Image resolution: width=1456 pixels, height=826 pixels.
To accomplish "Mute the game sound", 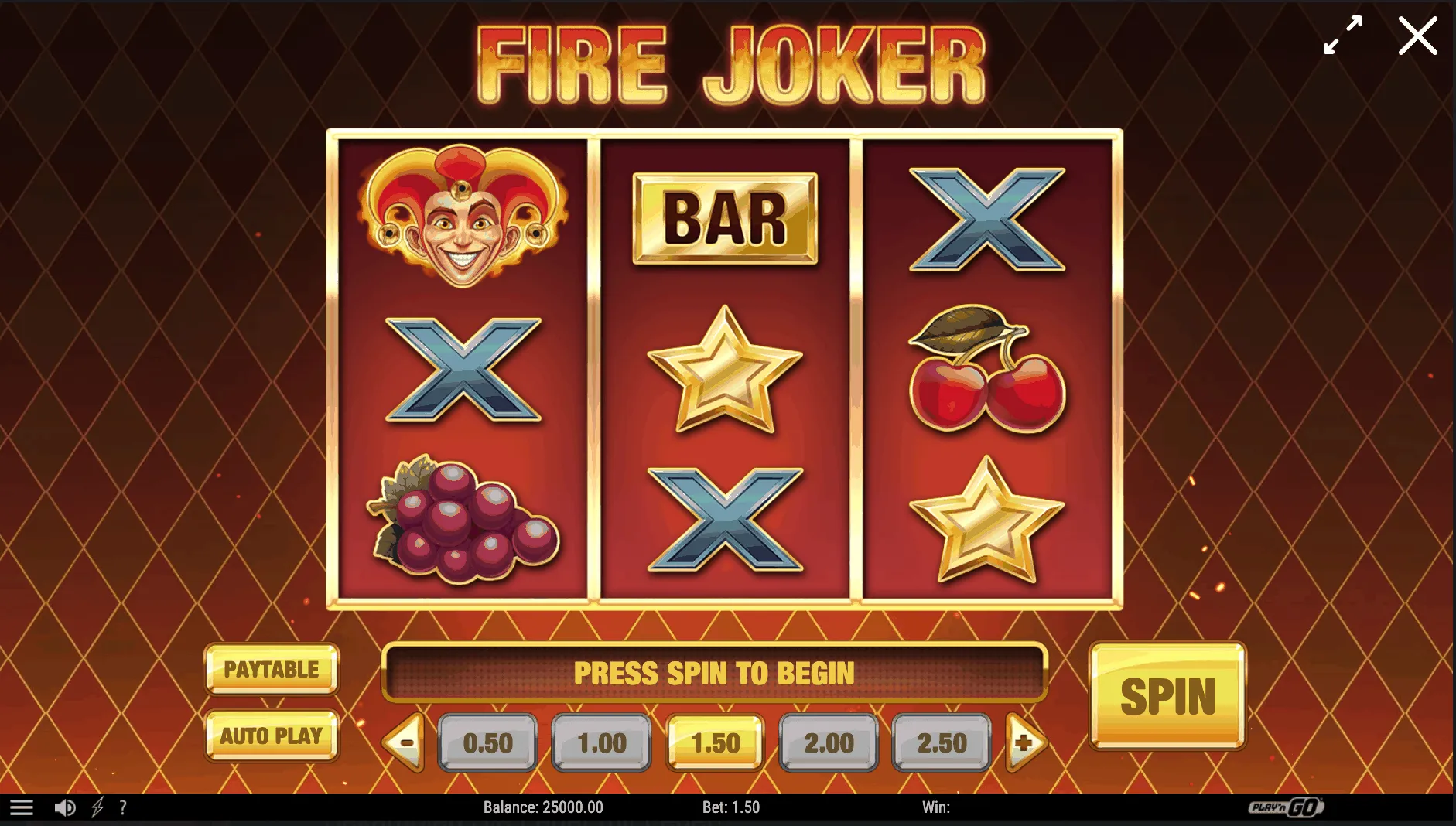I will (x=65, y=807).
